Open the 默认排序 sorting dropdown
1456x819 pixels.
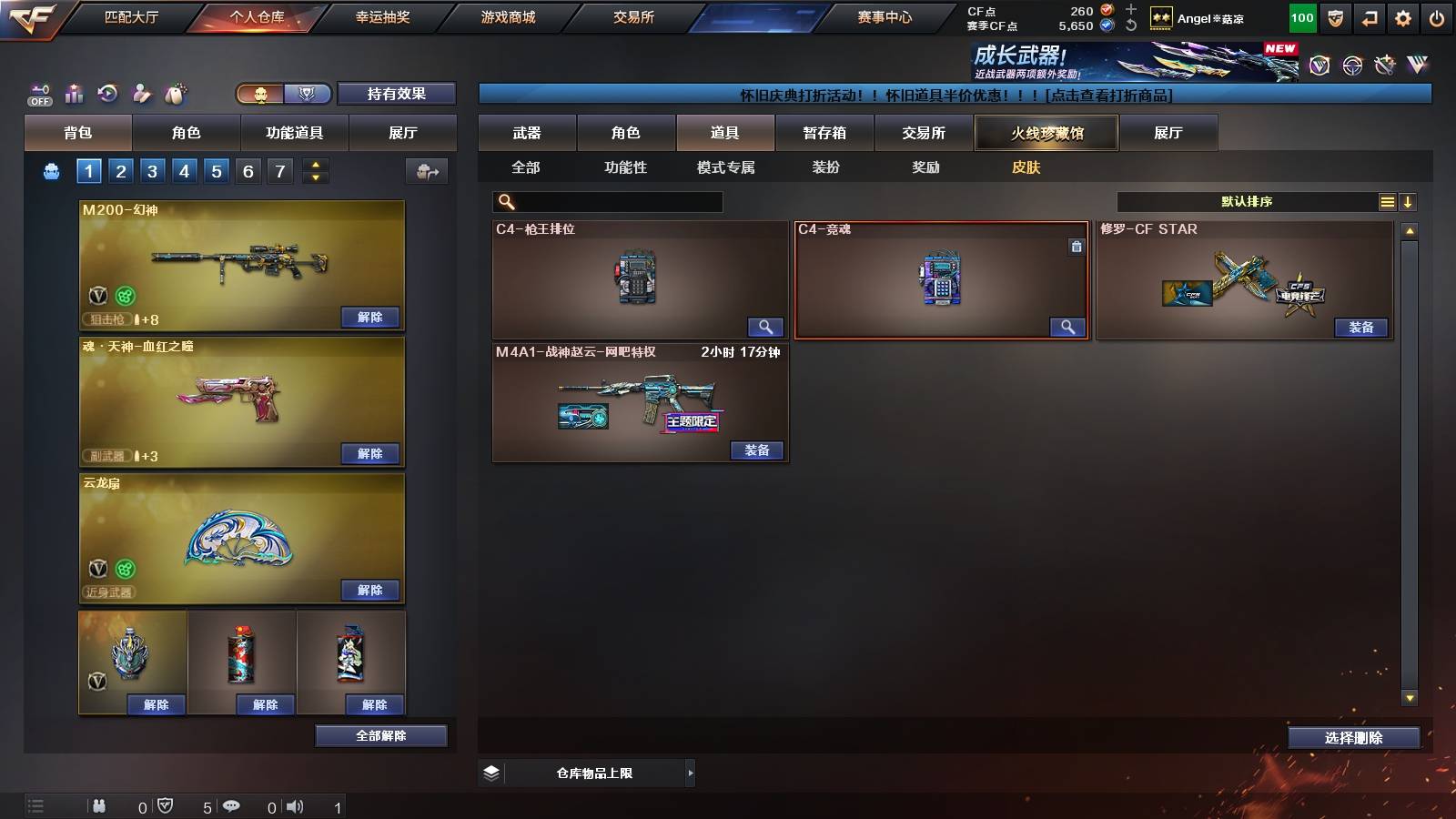click(1247, 201)
